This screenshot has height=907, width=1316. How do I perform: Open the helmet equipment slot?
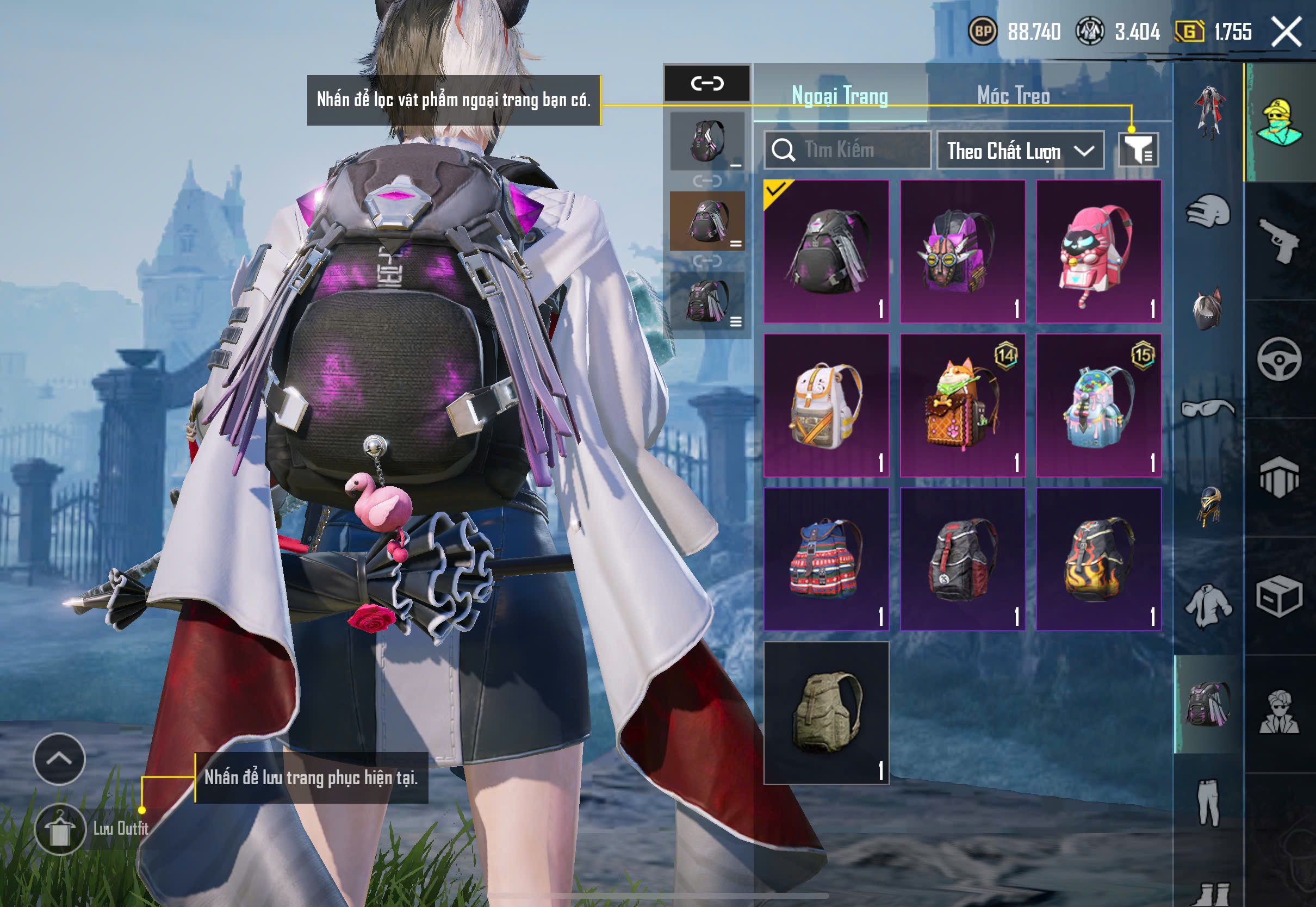1208,212
